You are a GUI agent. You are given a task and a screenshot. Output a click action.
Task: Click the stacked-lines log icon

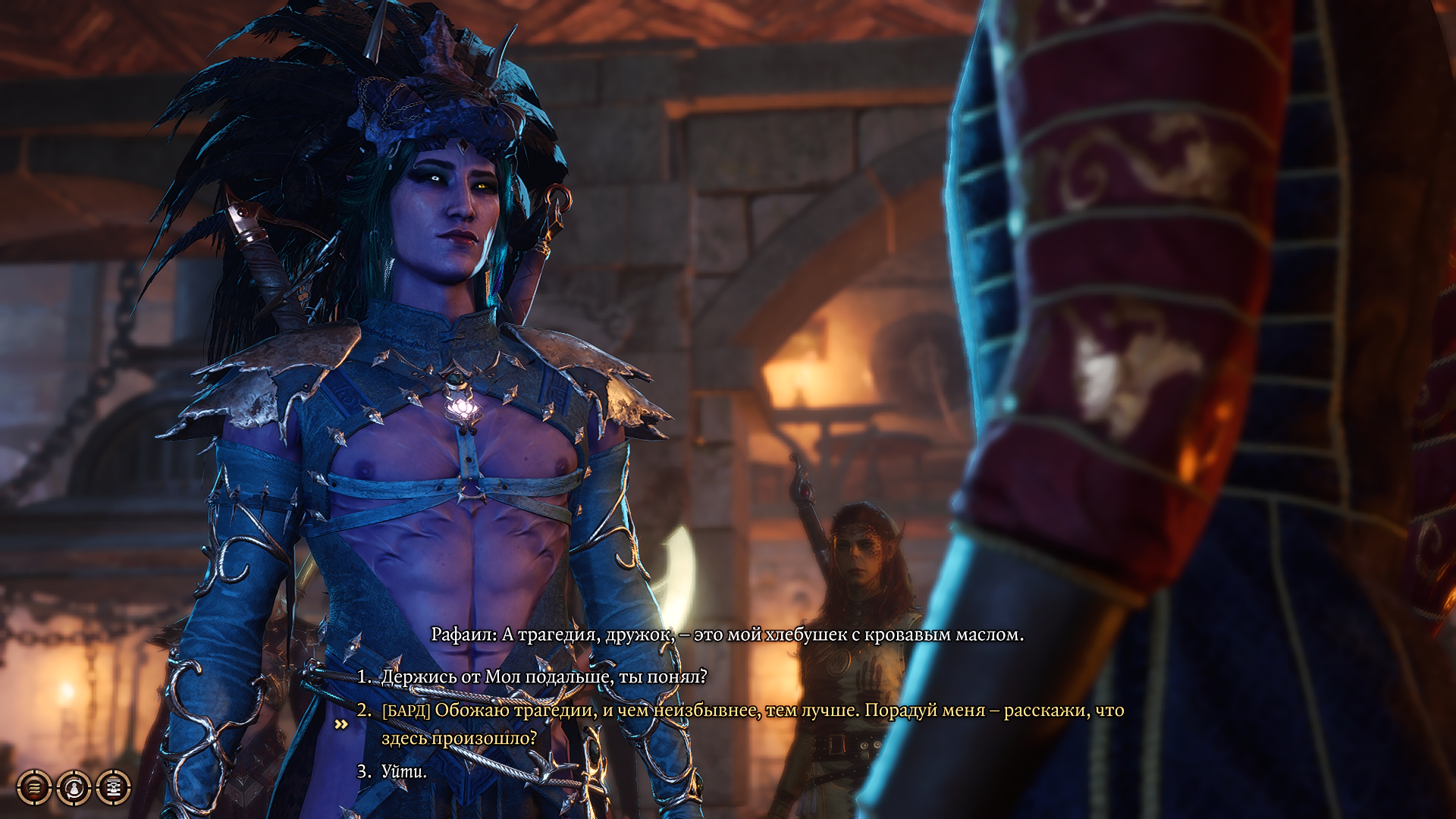coord(33,789)
